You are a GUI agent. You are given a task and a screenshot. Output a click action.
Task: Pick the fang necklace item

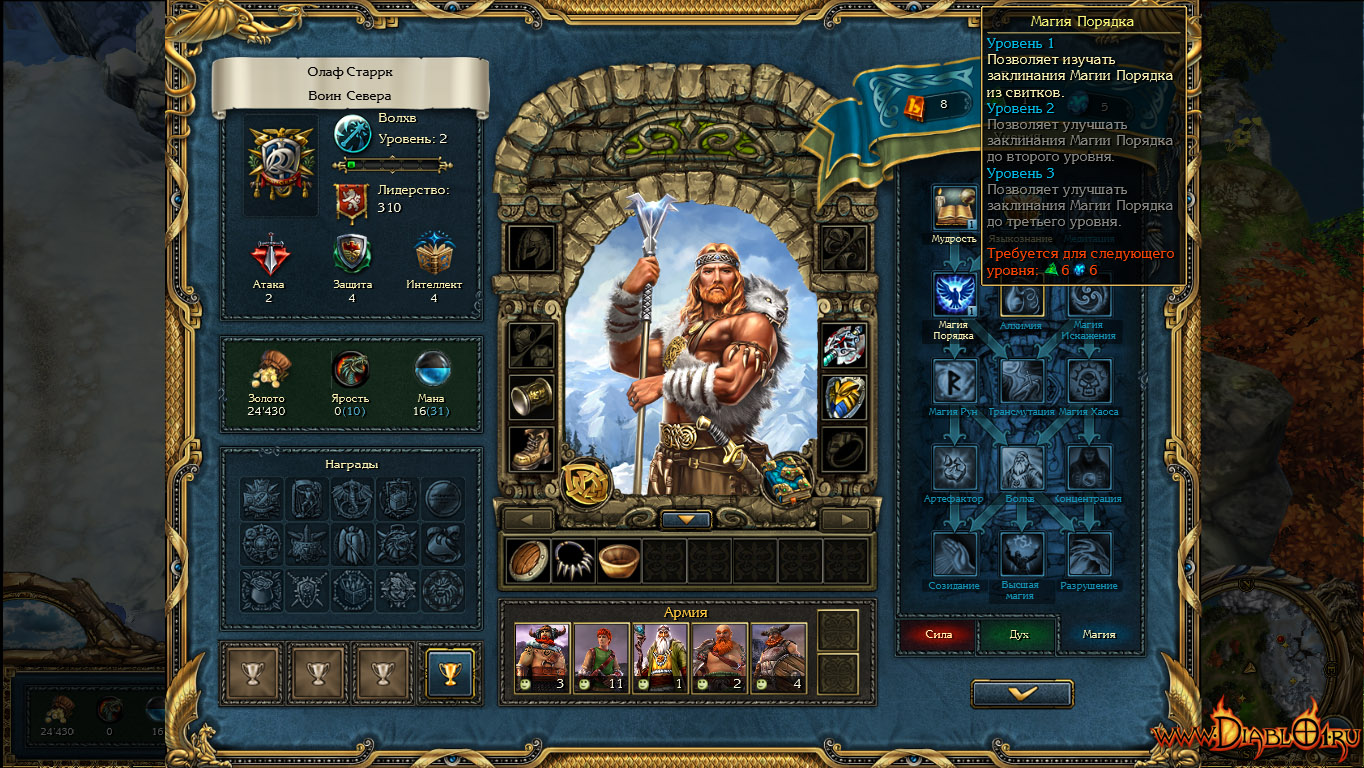[x=574, y=561]
